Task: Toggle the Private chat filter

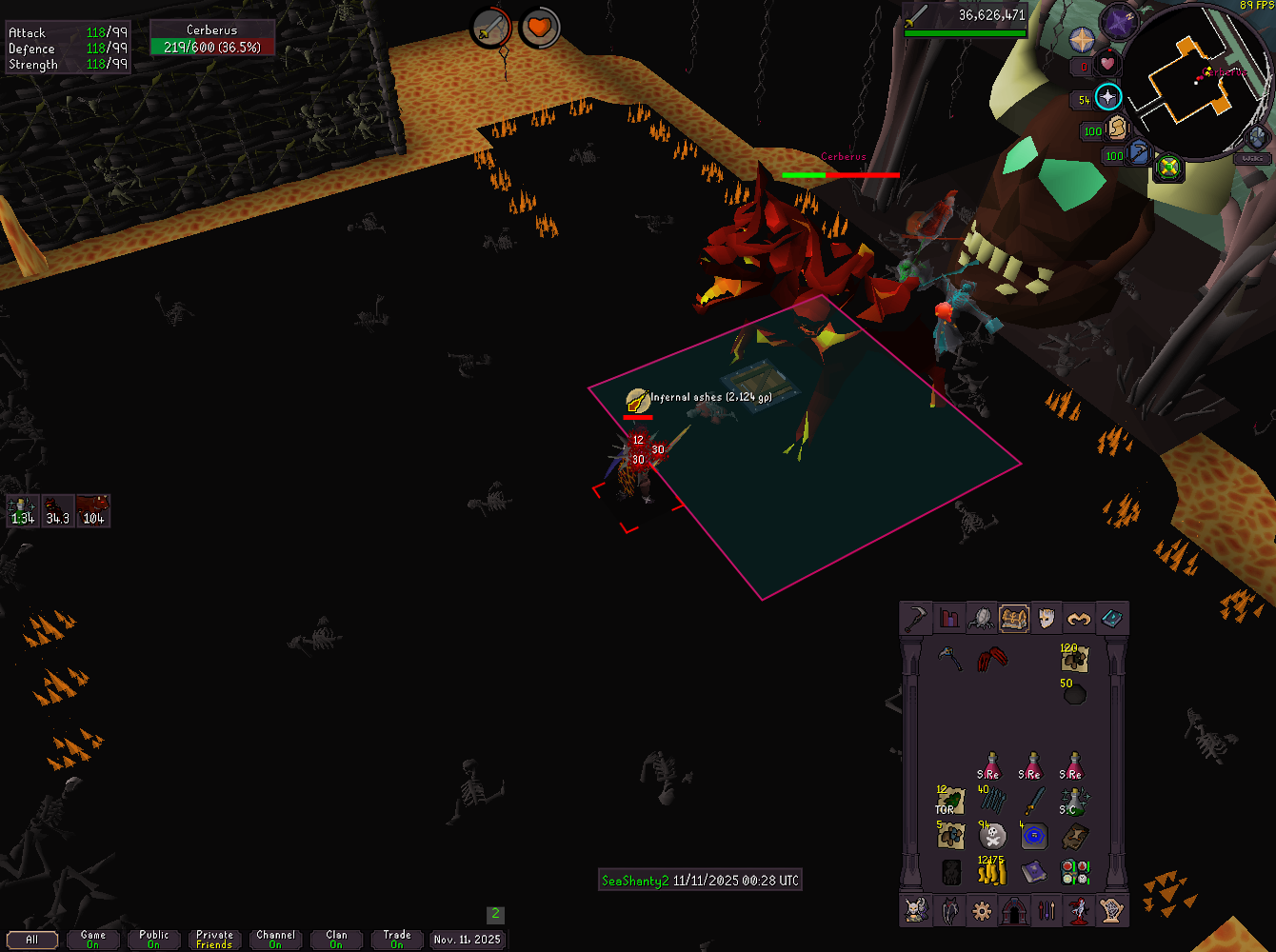Action: coord(214,940)
